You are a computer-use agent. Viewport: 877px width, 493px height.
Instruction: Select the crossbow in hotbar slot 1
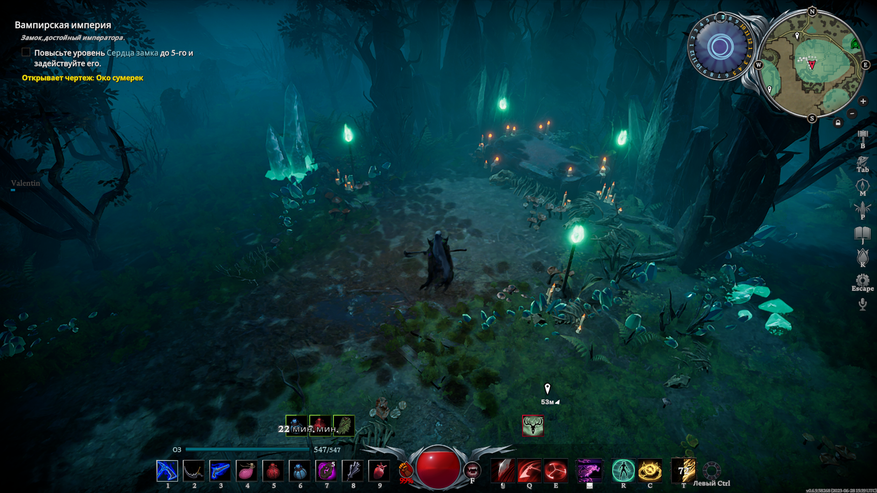point(167,470)
